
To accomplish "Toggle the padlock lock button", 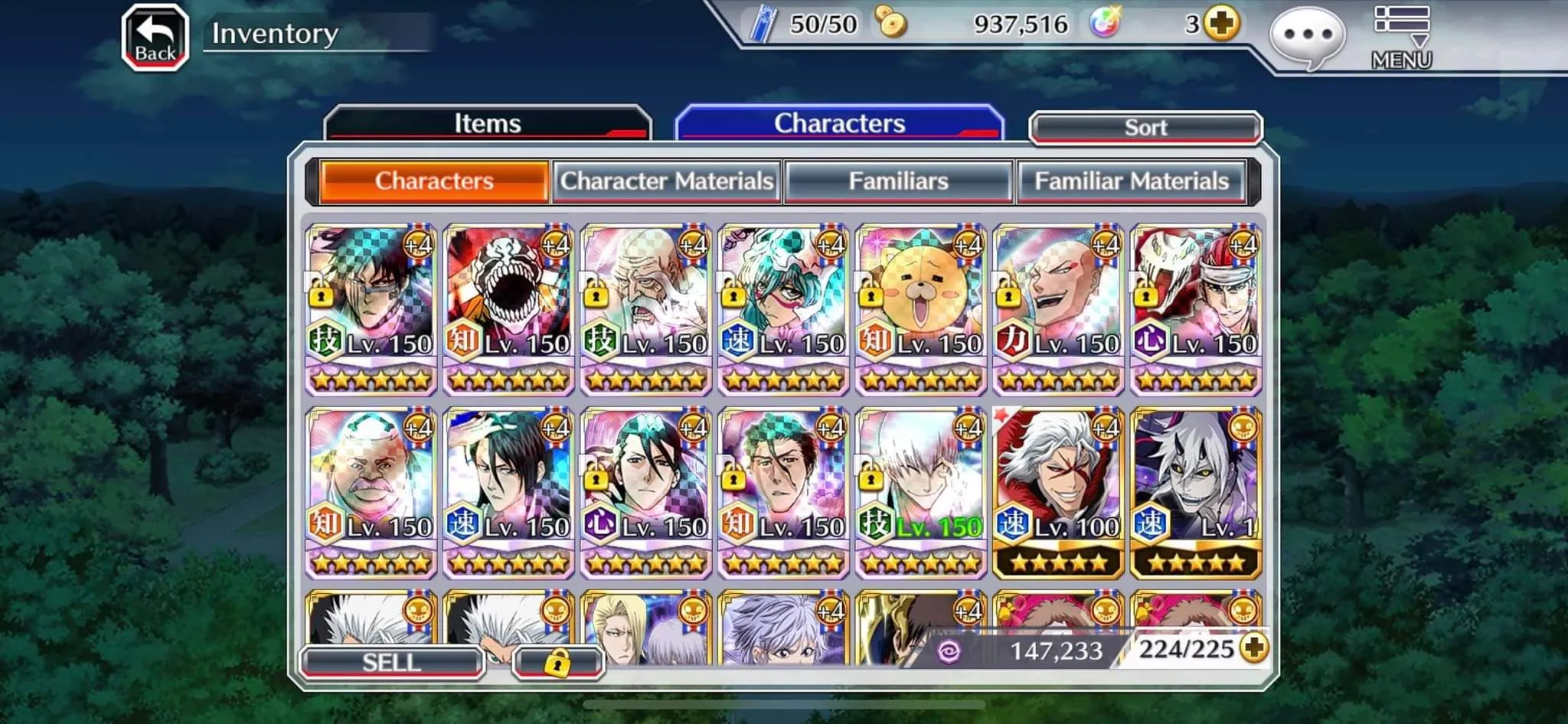I will coord(557,662).
